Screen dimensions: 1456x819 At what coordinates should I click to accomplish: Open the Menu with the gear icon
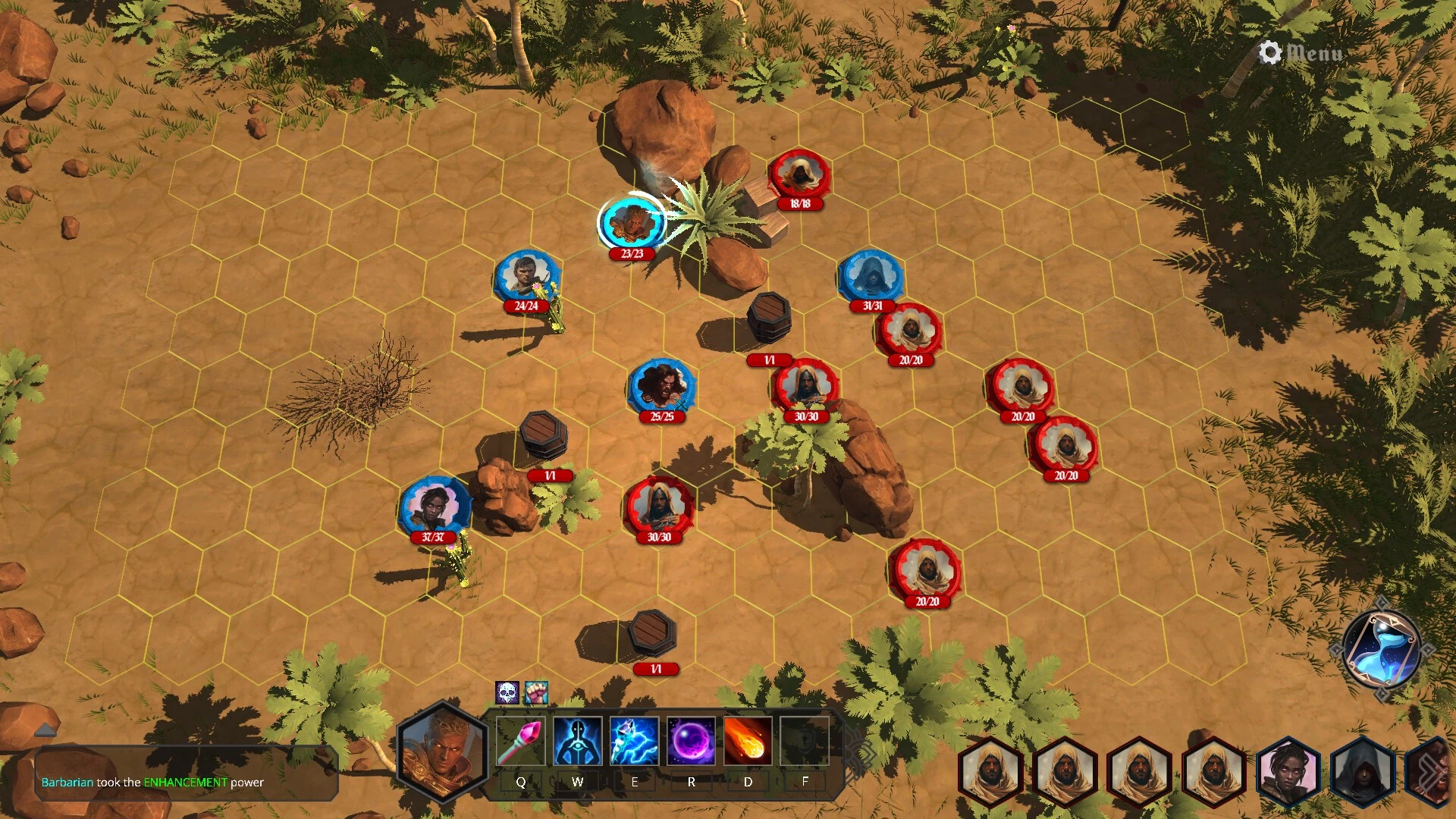(1301, 52)
